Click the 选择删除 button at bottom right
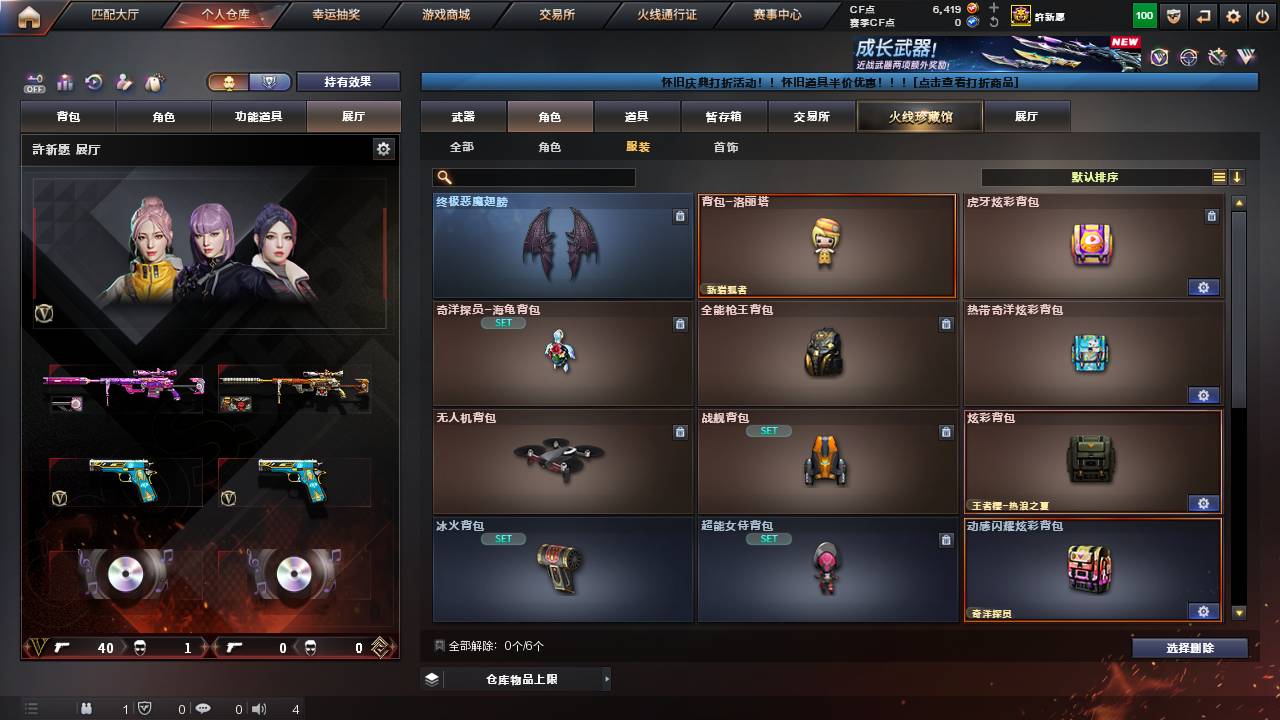The image size is (1280, 720). [1189, 648]
